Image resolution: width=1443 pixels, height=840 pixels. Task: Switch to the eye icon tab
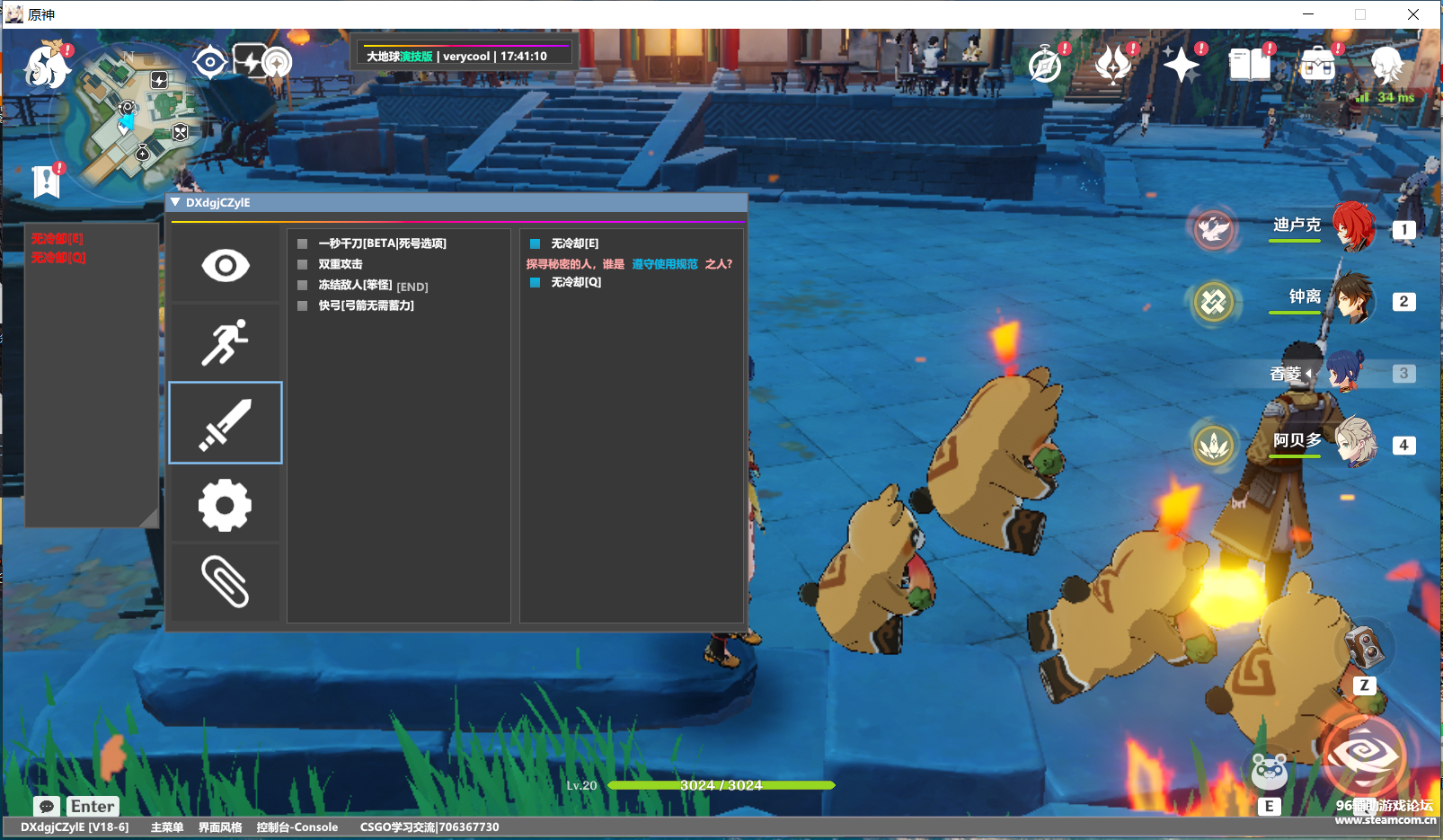(226, 265)
